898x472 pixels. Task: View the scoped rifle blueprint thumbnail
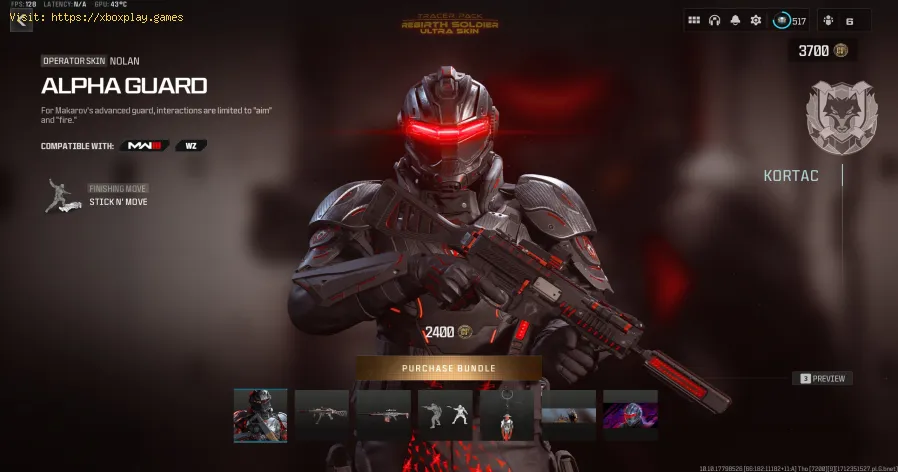pos(383,415)
